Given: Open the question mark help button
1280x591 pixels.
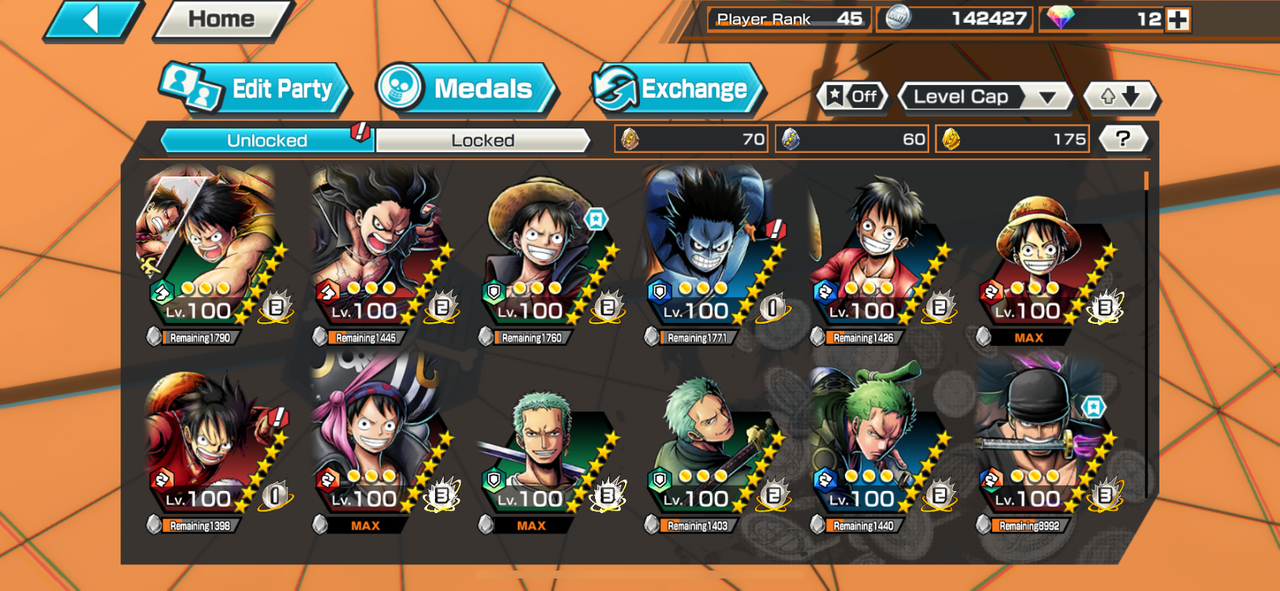Looking at the screenshot, I should click(x=1124, y=139).
